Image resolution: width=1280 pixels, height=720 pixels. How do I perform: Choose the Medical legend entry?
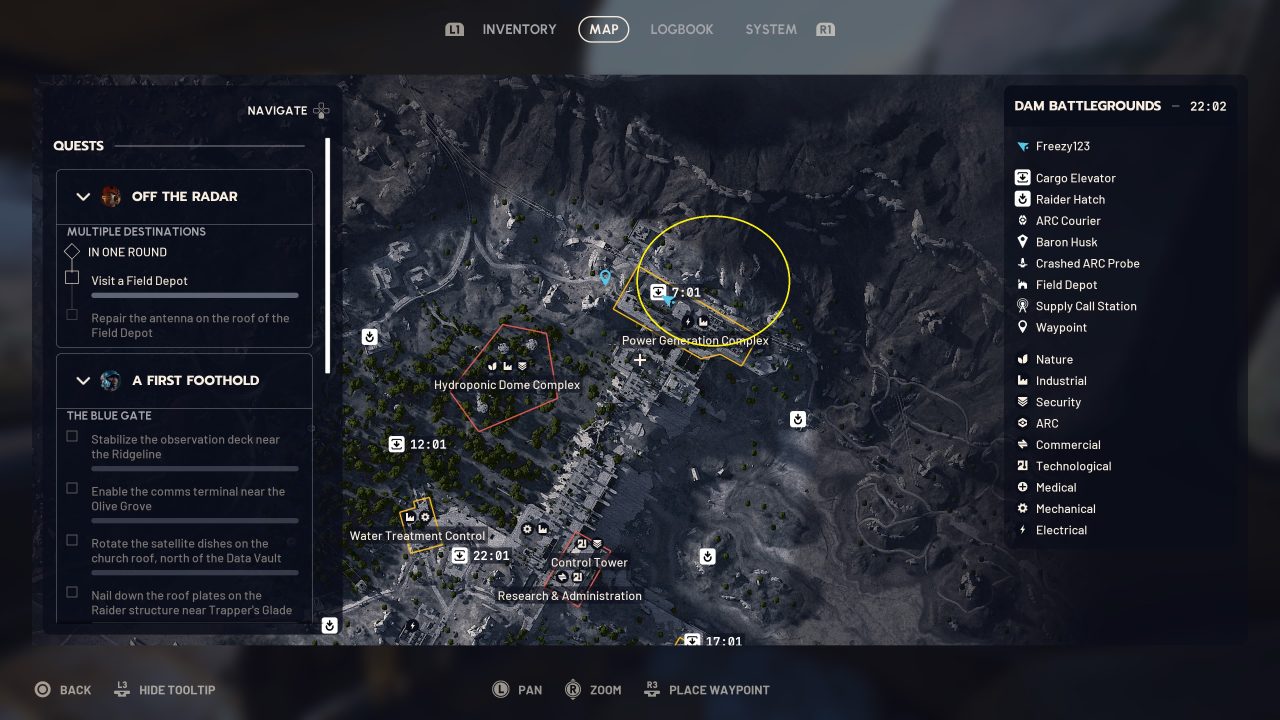(1056, 487)
